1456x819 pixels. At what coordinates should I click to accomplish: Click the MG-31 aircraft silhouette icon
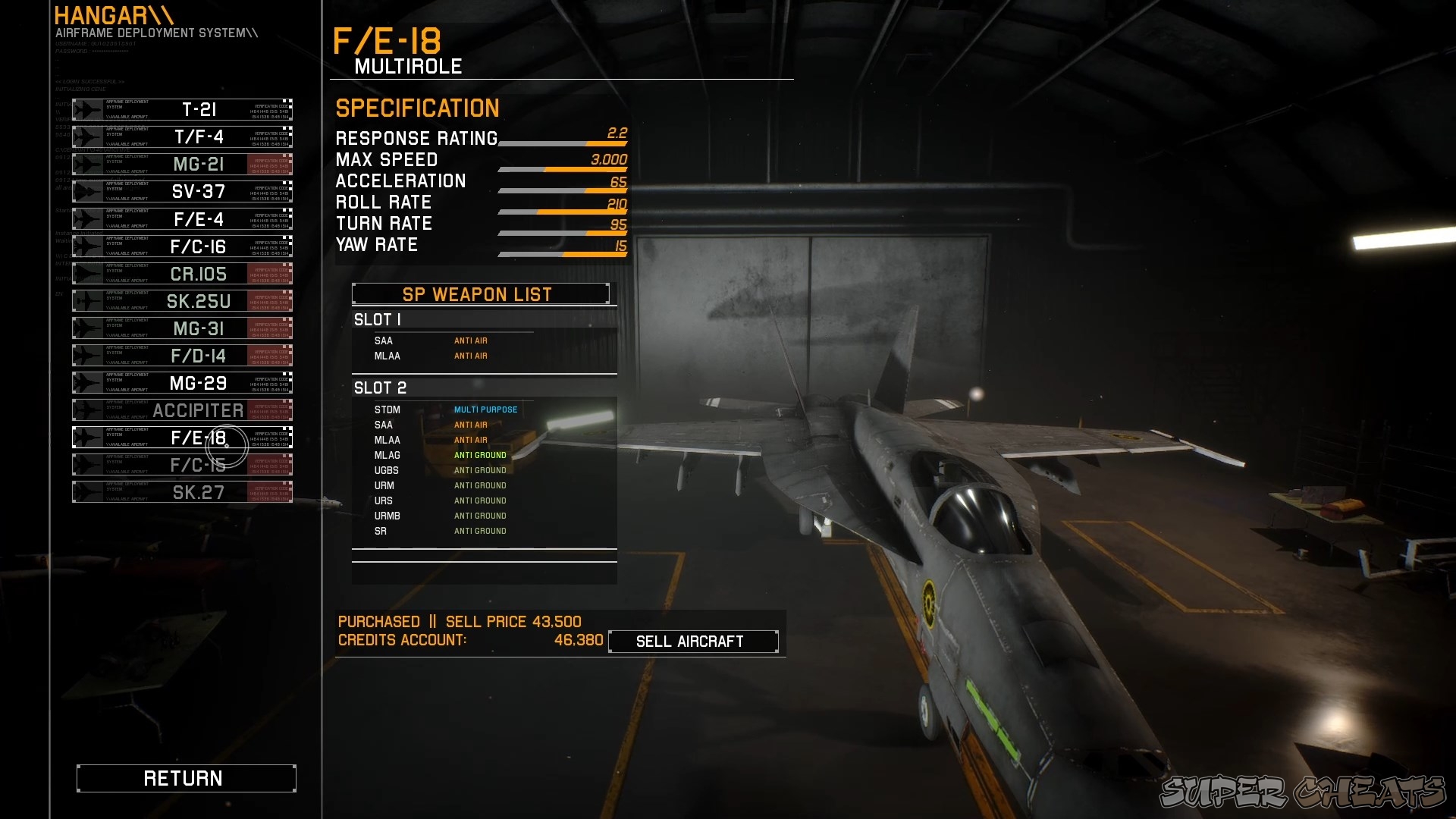tap(86, 327)
